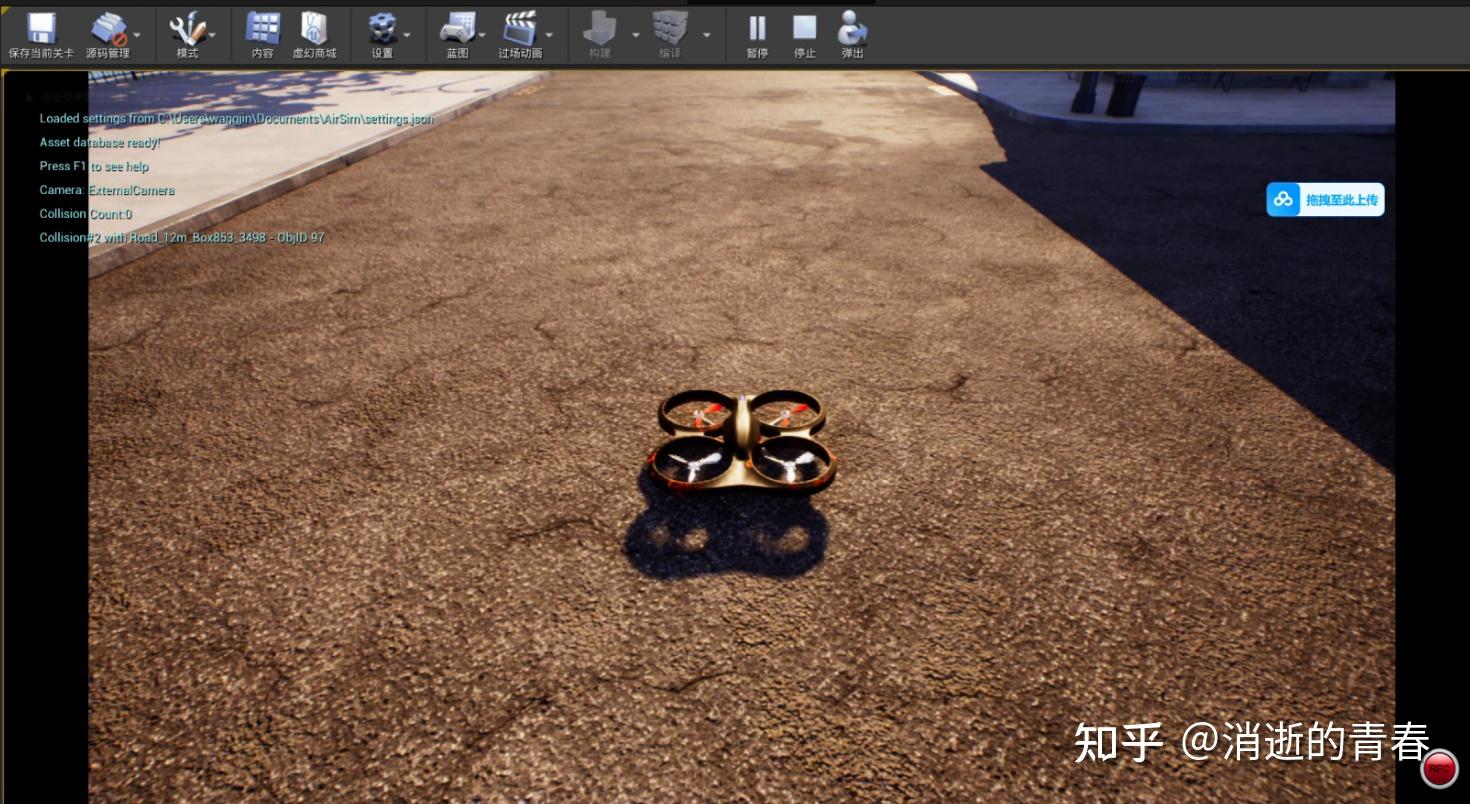
Task: Expand the collapsed viewport message arrow
Action: (30, 96)
